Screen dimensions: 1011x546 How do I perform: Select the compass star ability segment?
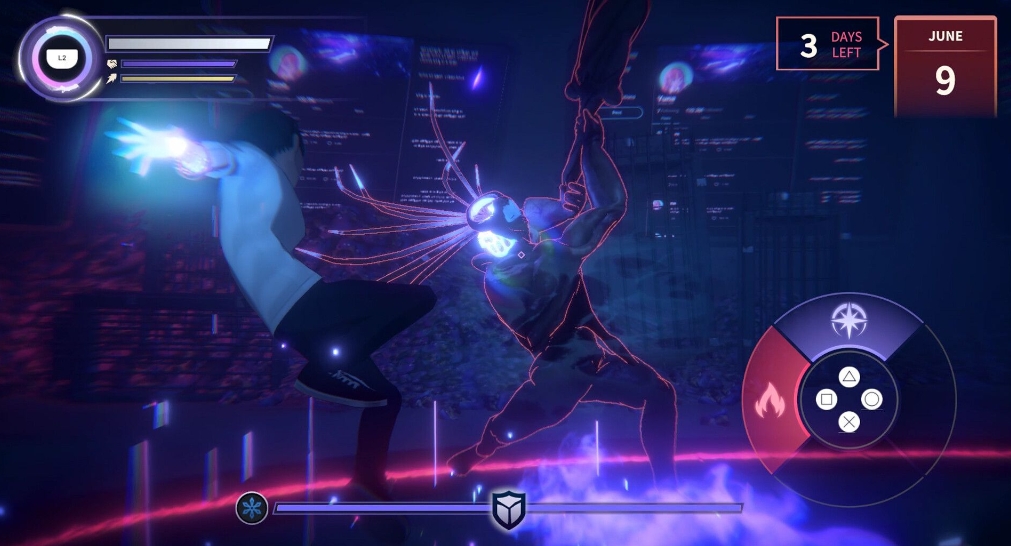(x=847, y=321)
